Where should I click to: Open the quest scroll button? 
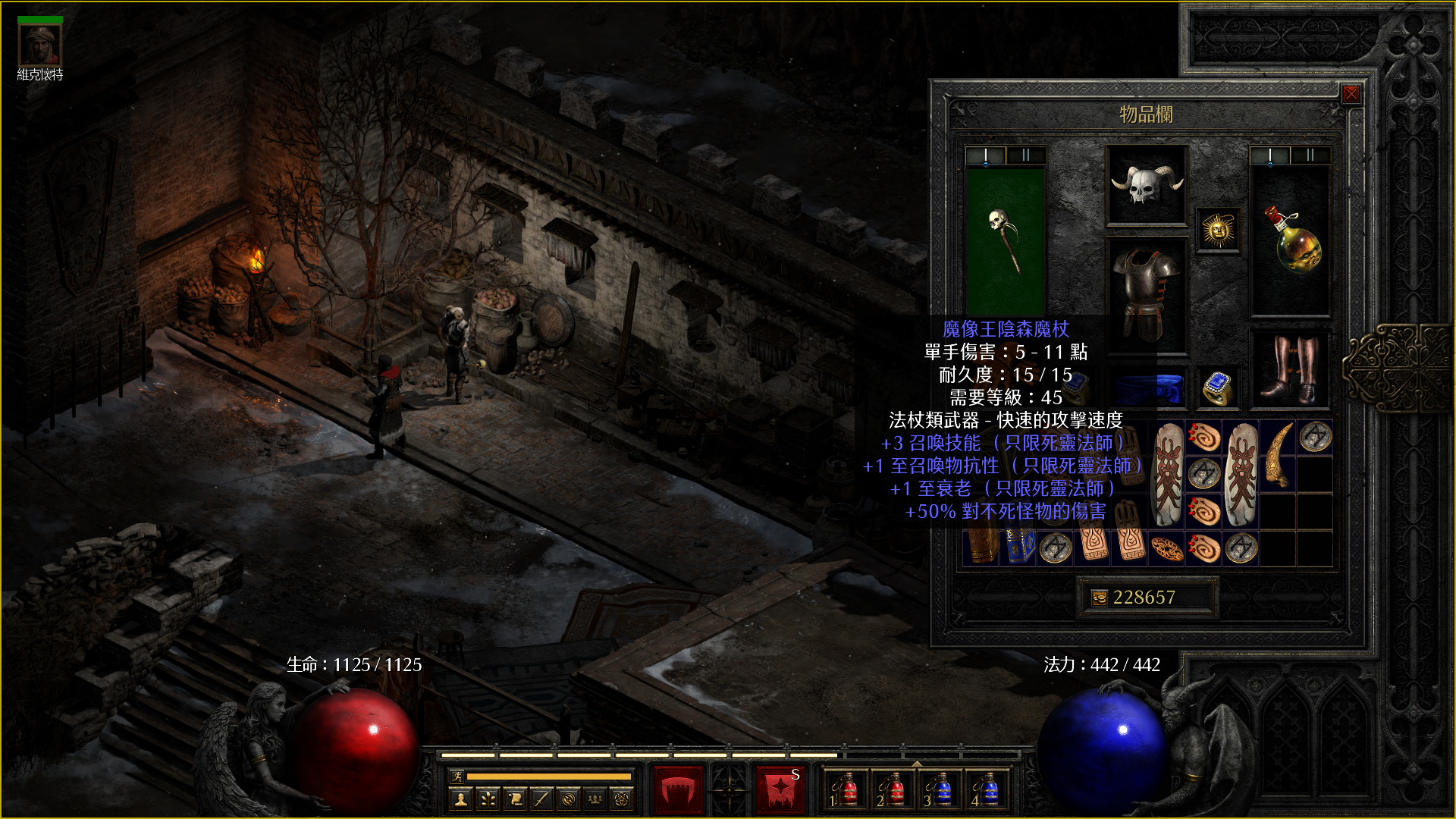point(515,799)
